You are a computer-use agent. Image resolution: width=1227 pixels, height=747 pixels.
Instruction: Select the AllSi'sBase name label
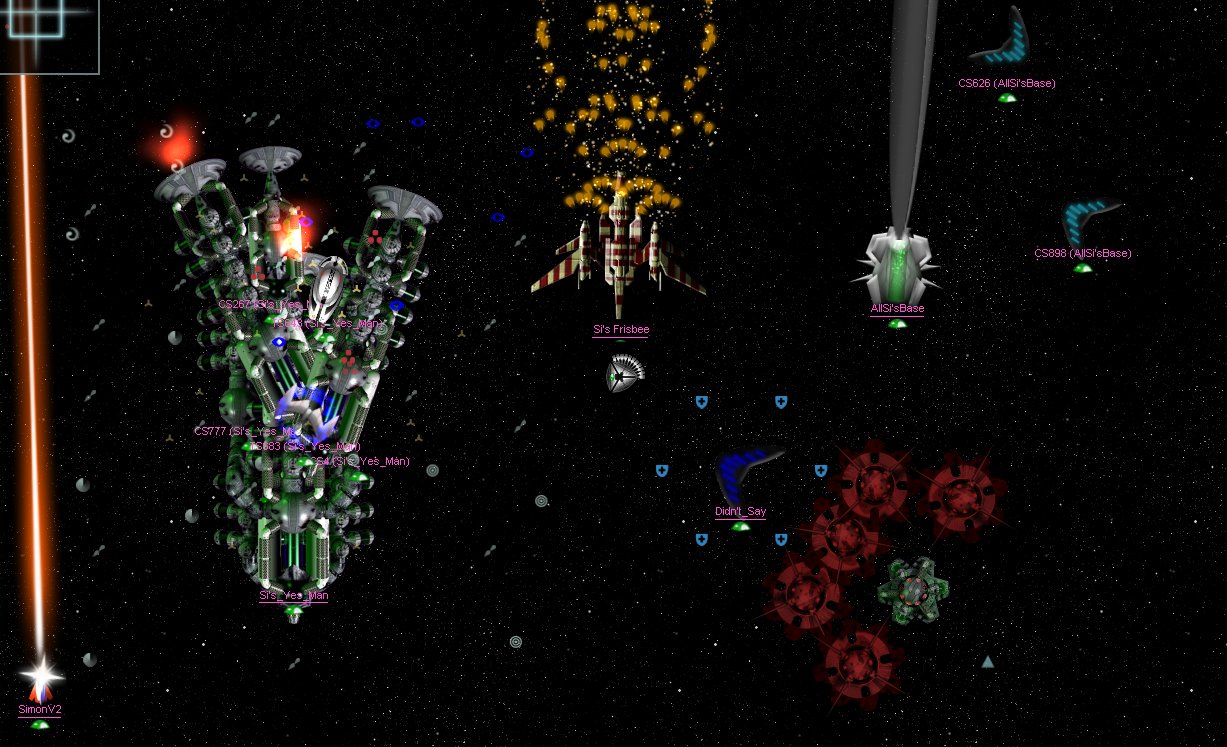[x=897, y=309]
